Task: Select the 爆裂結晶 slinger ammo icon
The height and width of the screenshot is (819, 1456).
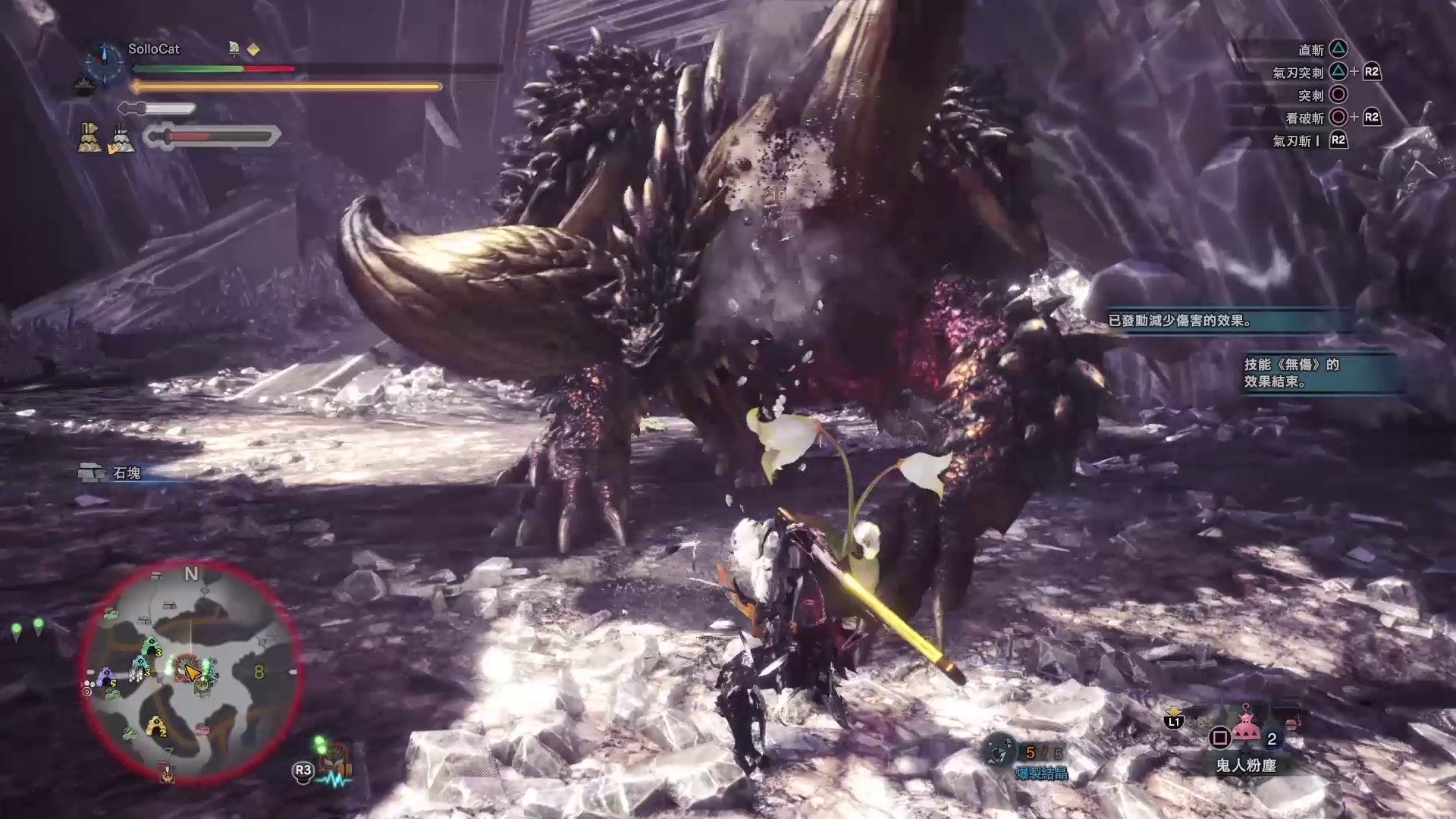Action: (1001, 751)
